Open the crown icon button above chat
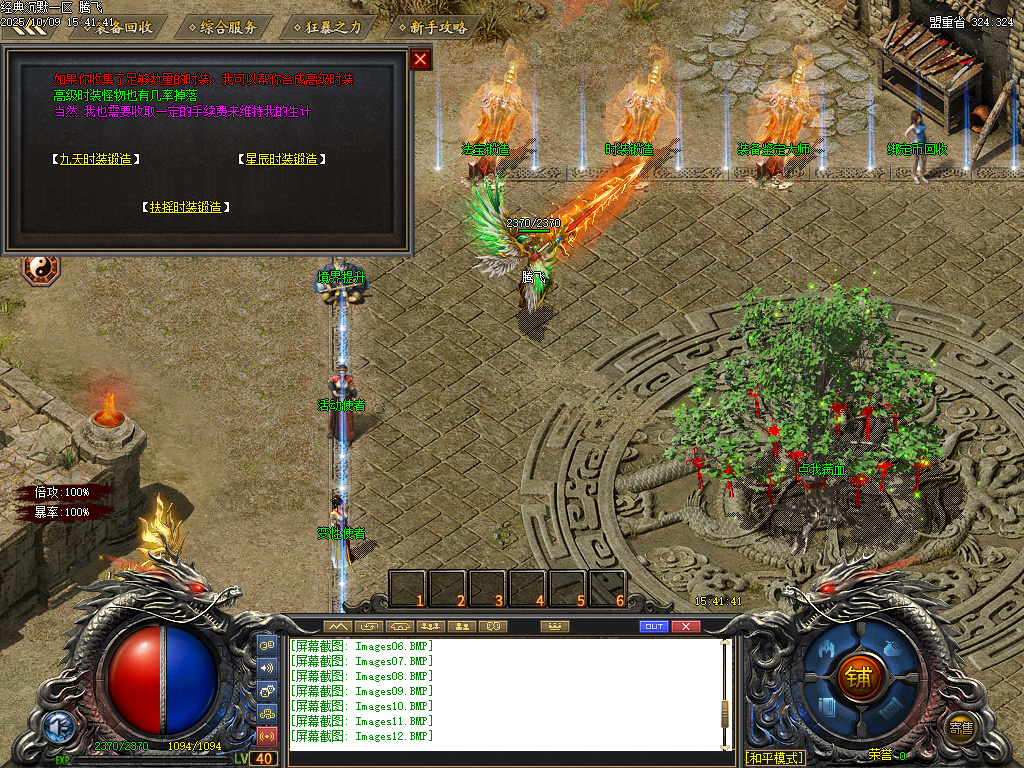The height and width of the screenshot is (768, 1024). coord(553,626)
